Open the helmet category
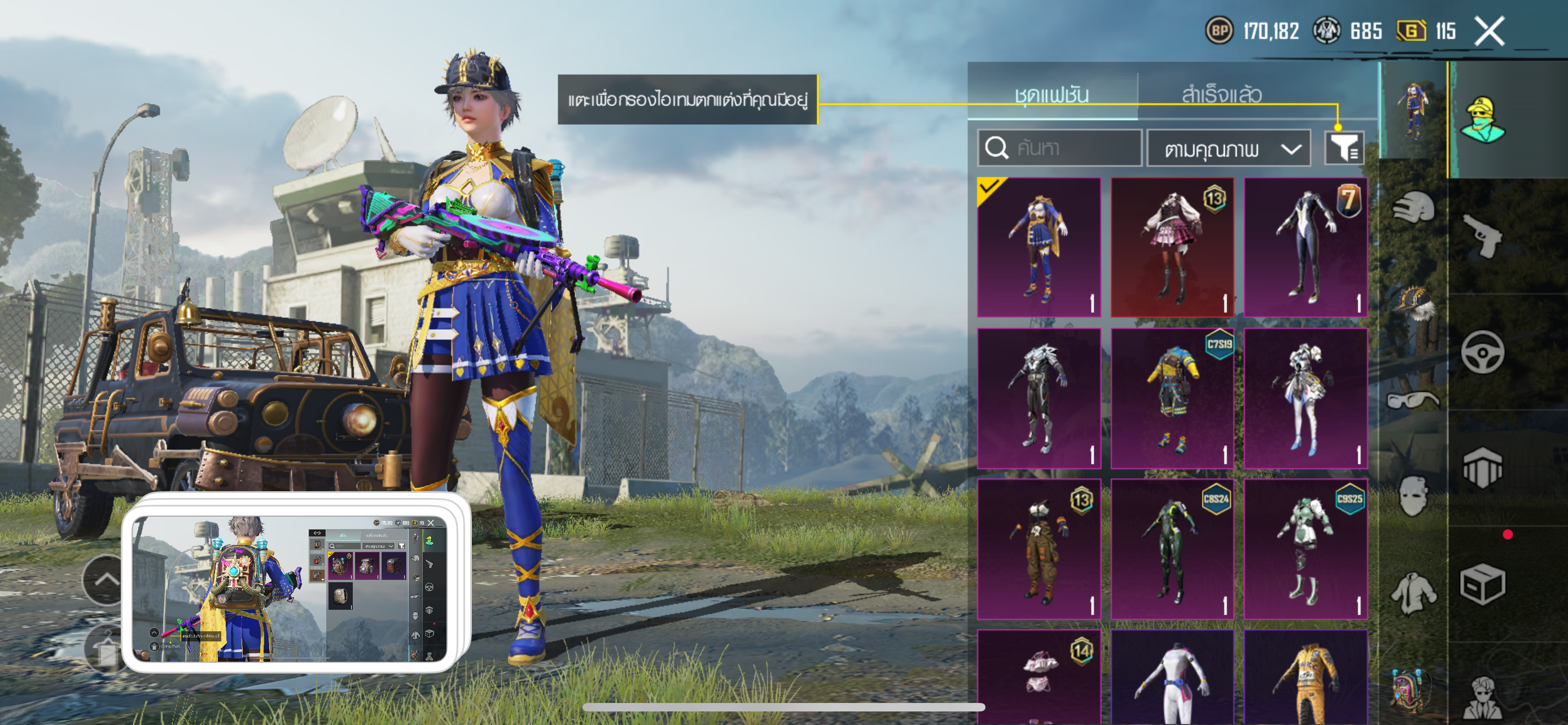Screen dimensions: 1568x725 (1413, 209)
